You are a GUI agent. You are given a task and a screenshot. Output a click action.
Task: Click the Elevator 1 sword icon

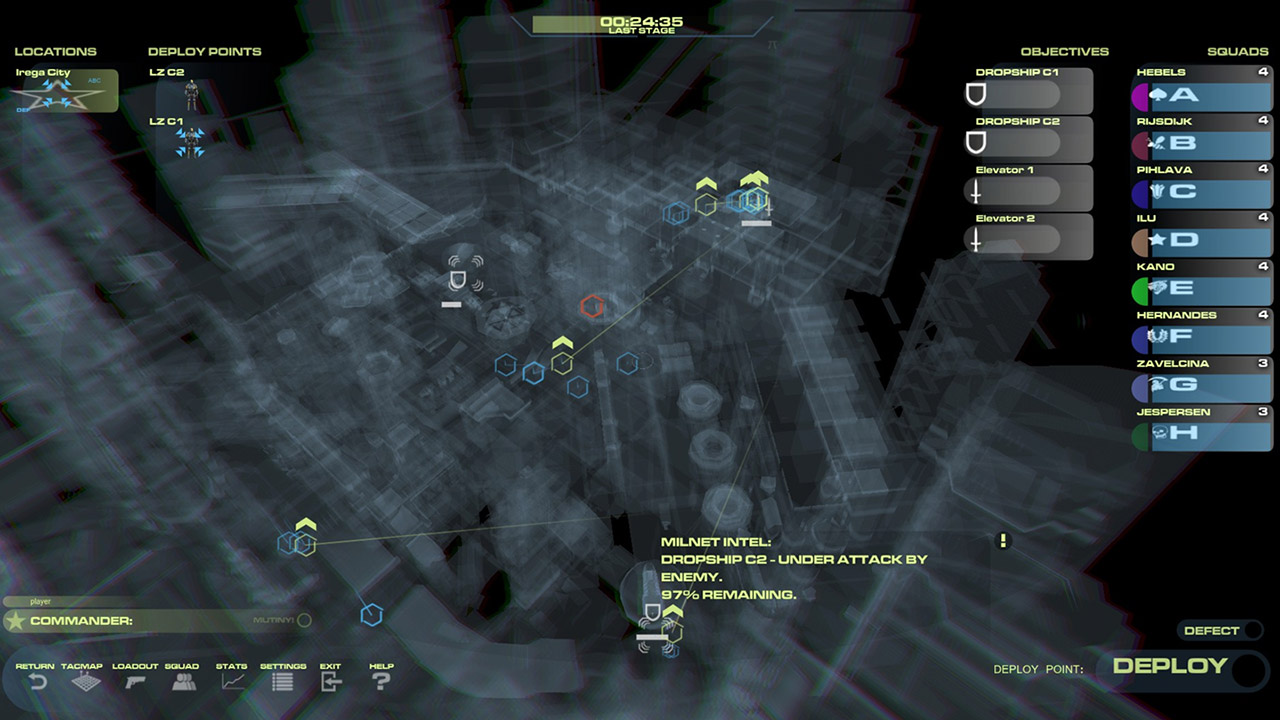coord(975,189)
